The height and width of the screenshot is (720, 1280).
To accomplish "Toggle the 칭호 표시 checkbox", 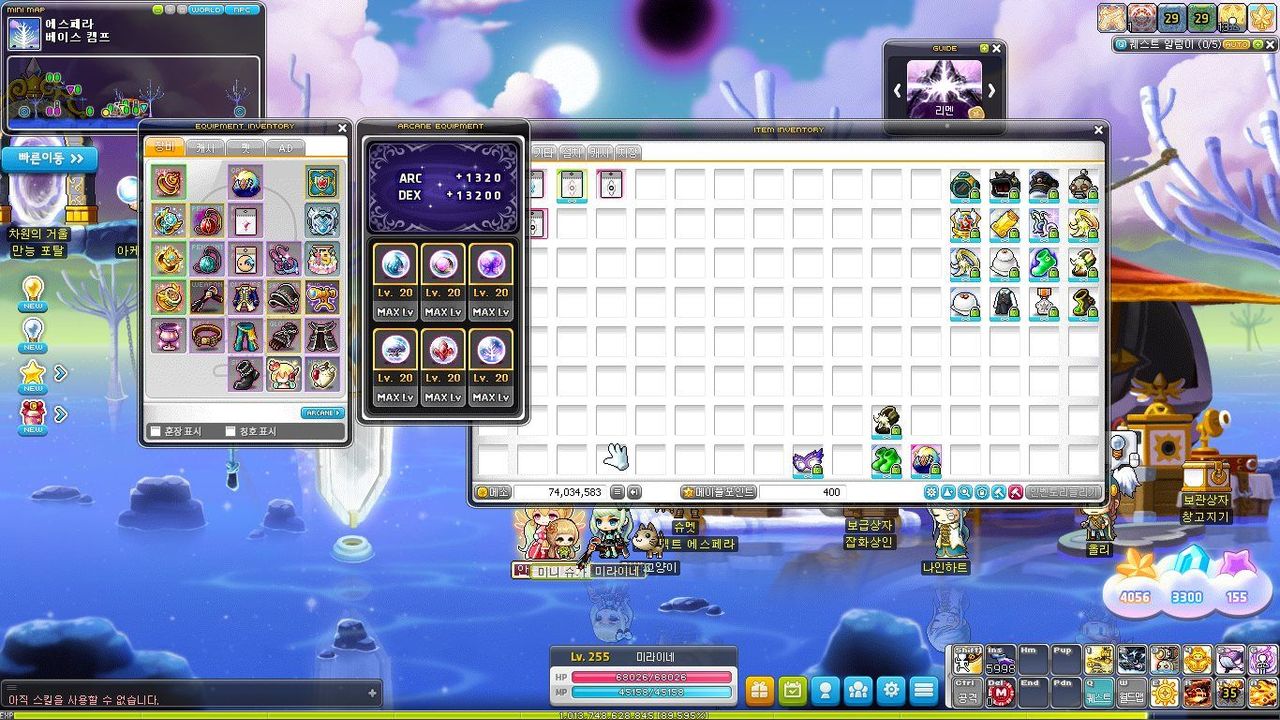I will click(231, 432).
